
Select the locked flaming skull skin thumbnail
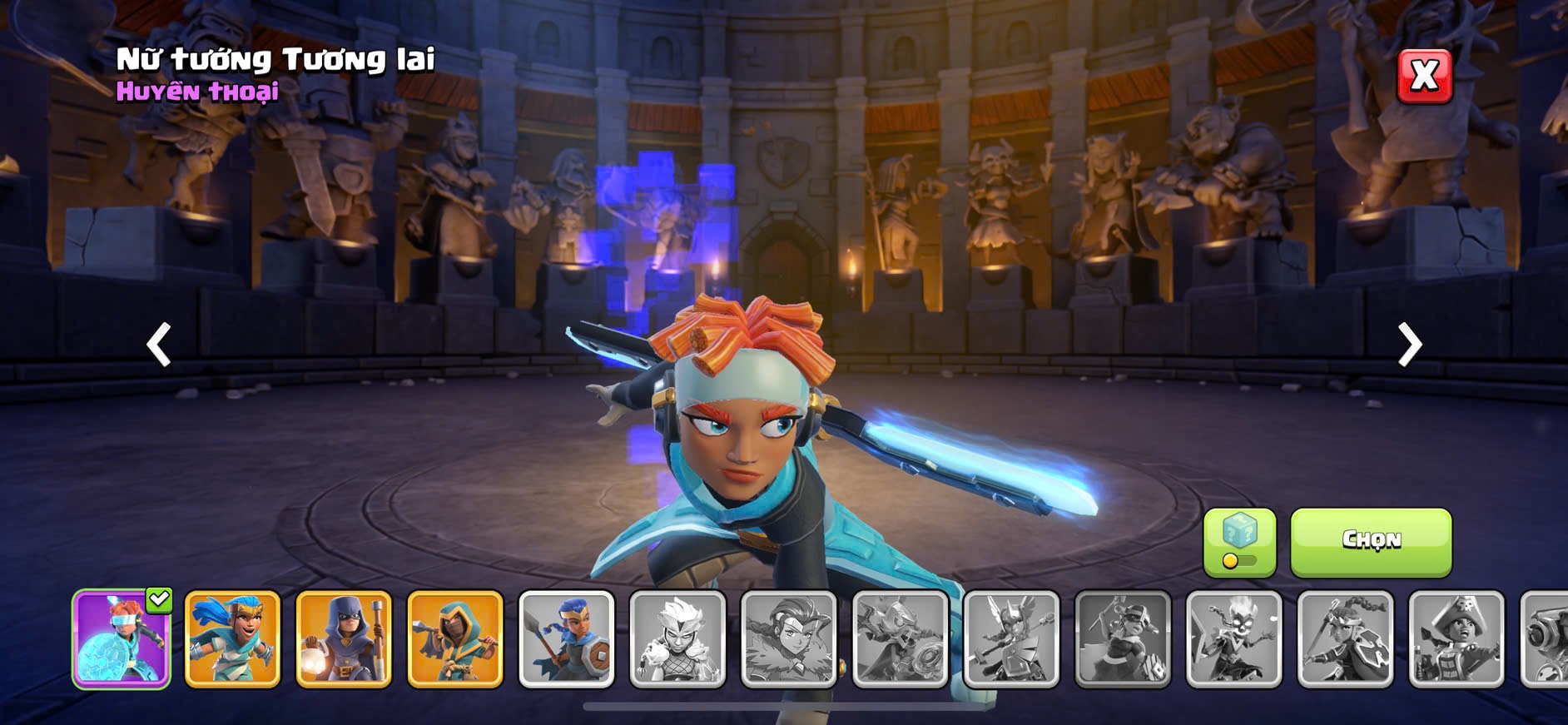coord(1234,638)
